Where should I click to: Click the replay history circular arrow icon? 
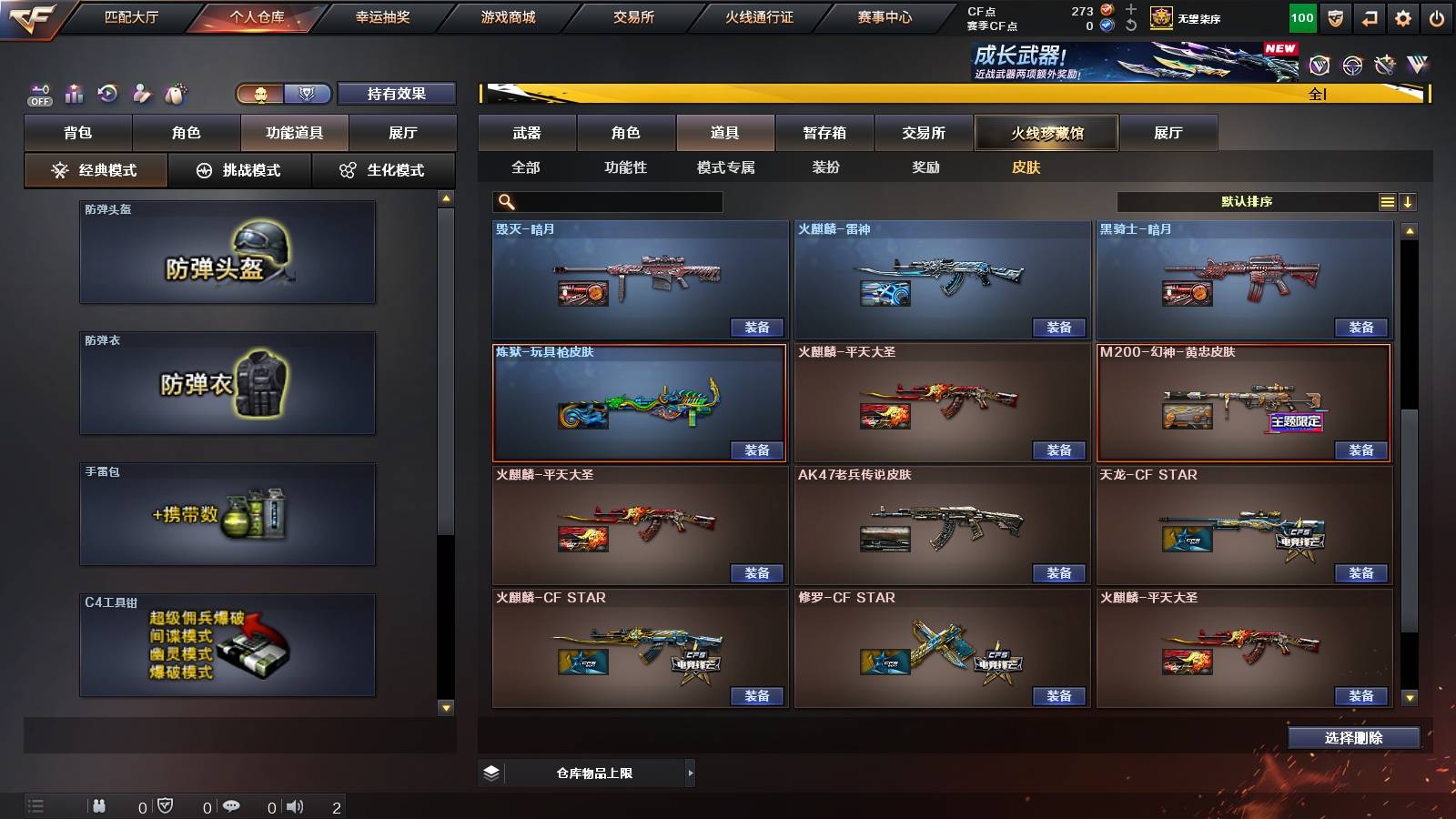(106, 91)
